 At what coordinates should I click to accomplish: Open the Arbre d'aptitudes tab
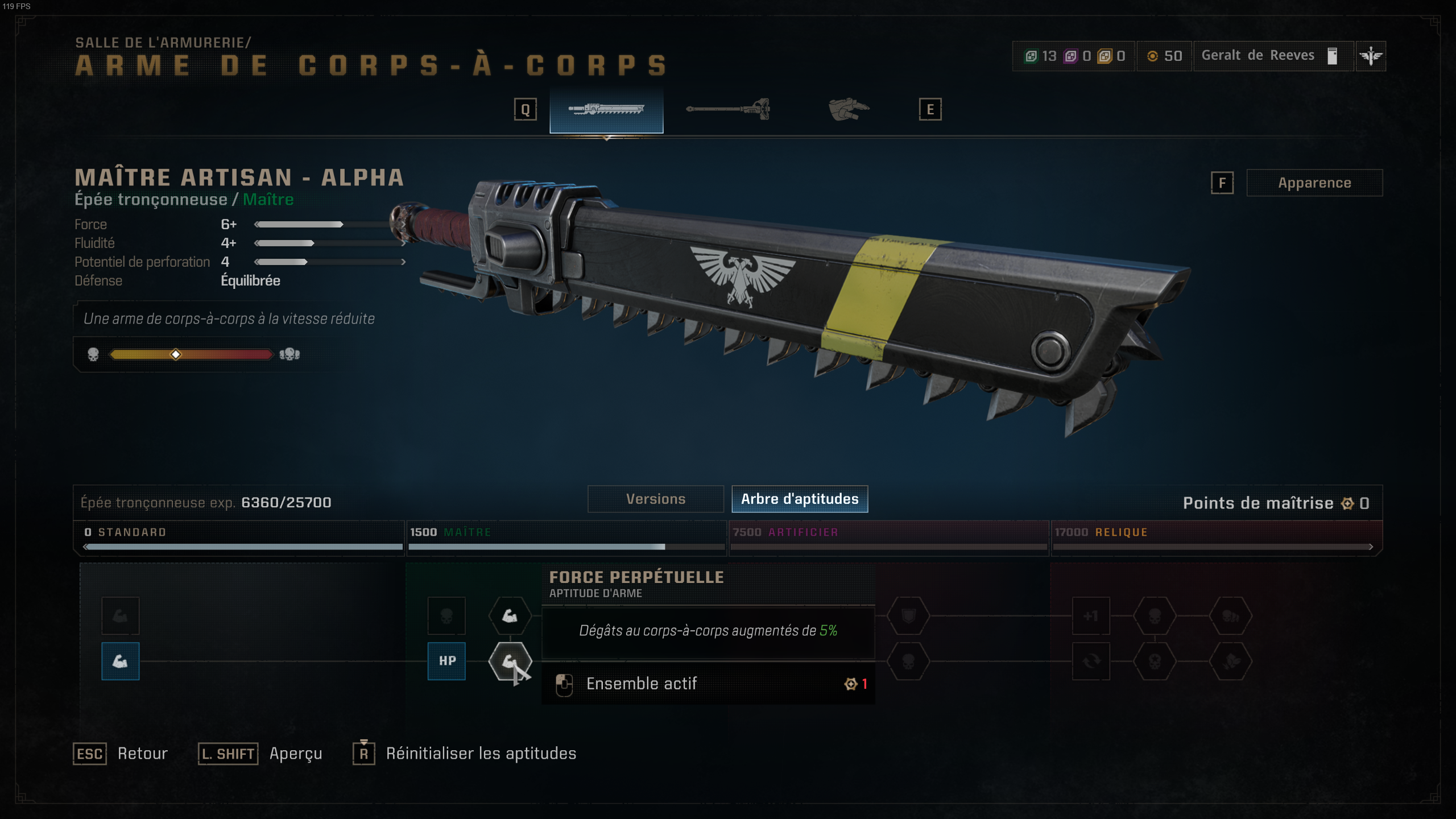tap(800, 499)
